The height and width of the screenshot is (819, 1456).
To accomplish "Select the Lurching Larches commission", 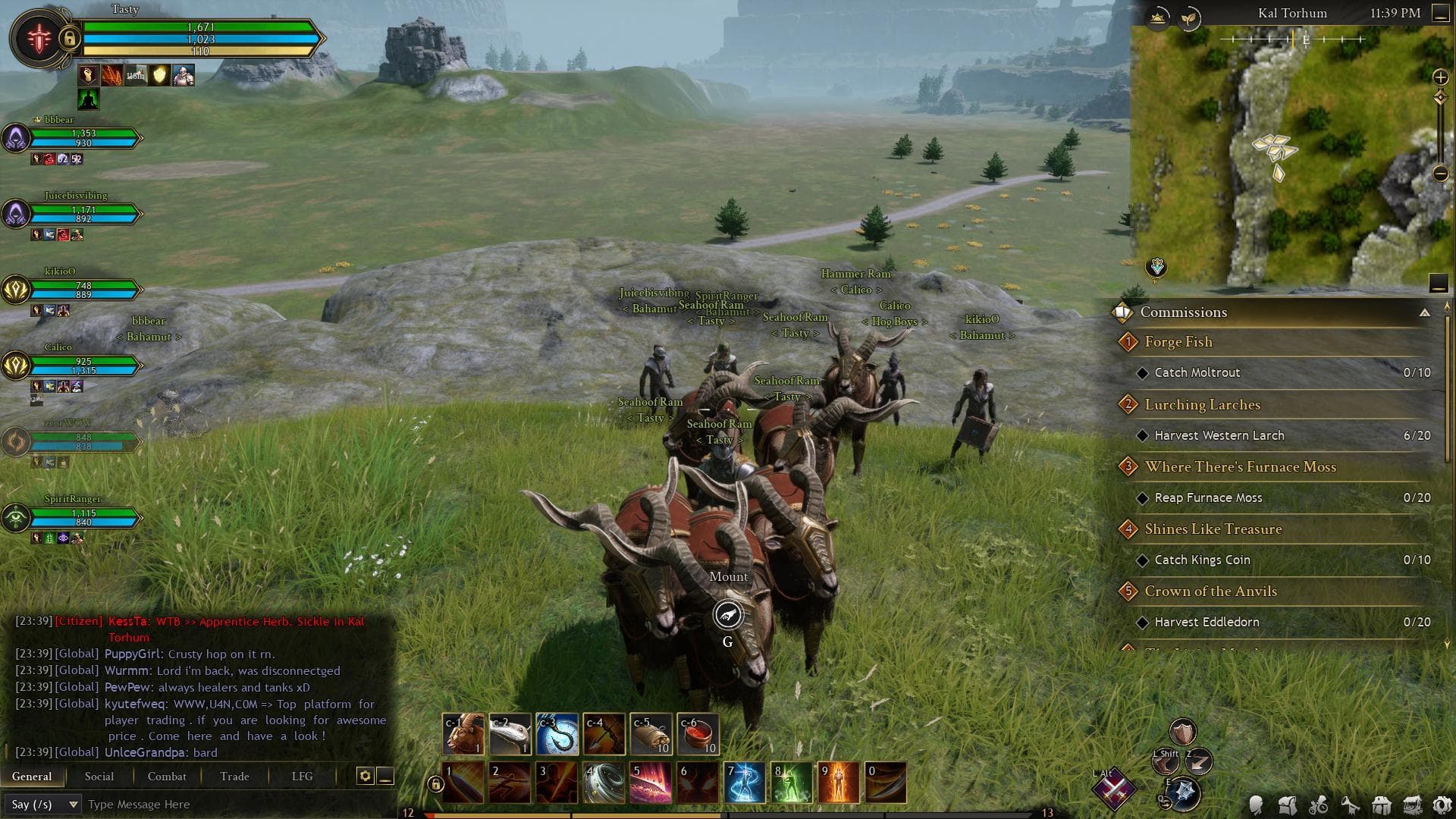I will 1202,405.
